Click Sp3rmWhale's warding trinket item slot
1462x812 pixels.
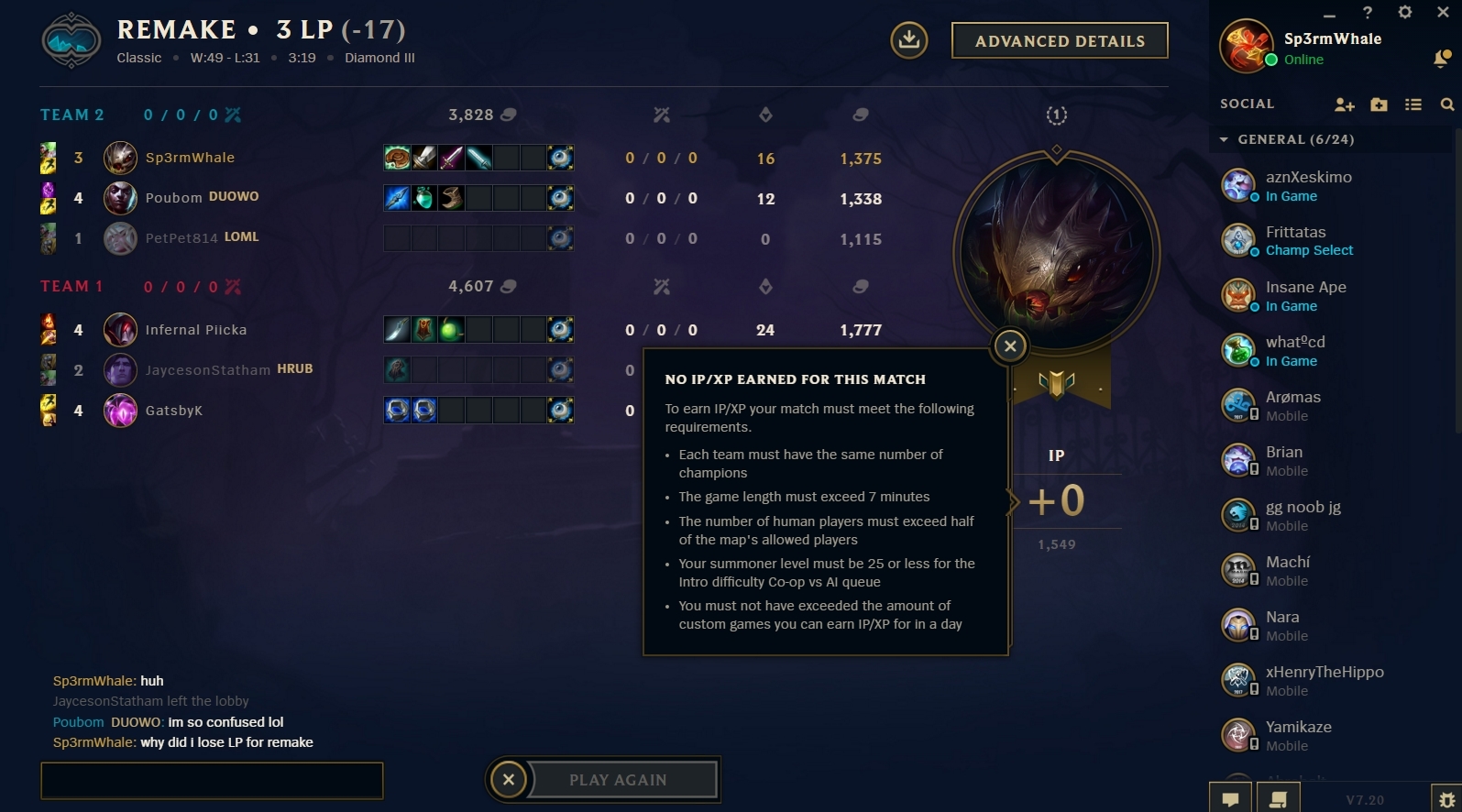click(x=559, y=157)
